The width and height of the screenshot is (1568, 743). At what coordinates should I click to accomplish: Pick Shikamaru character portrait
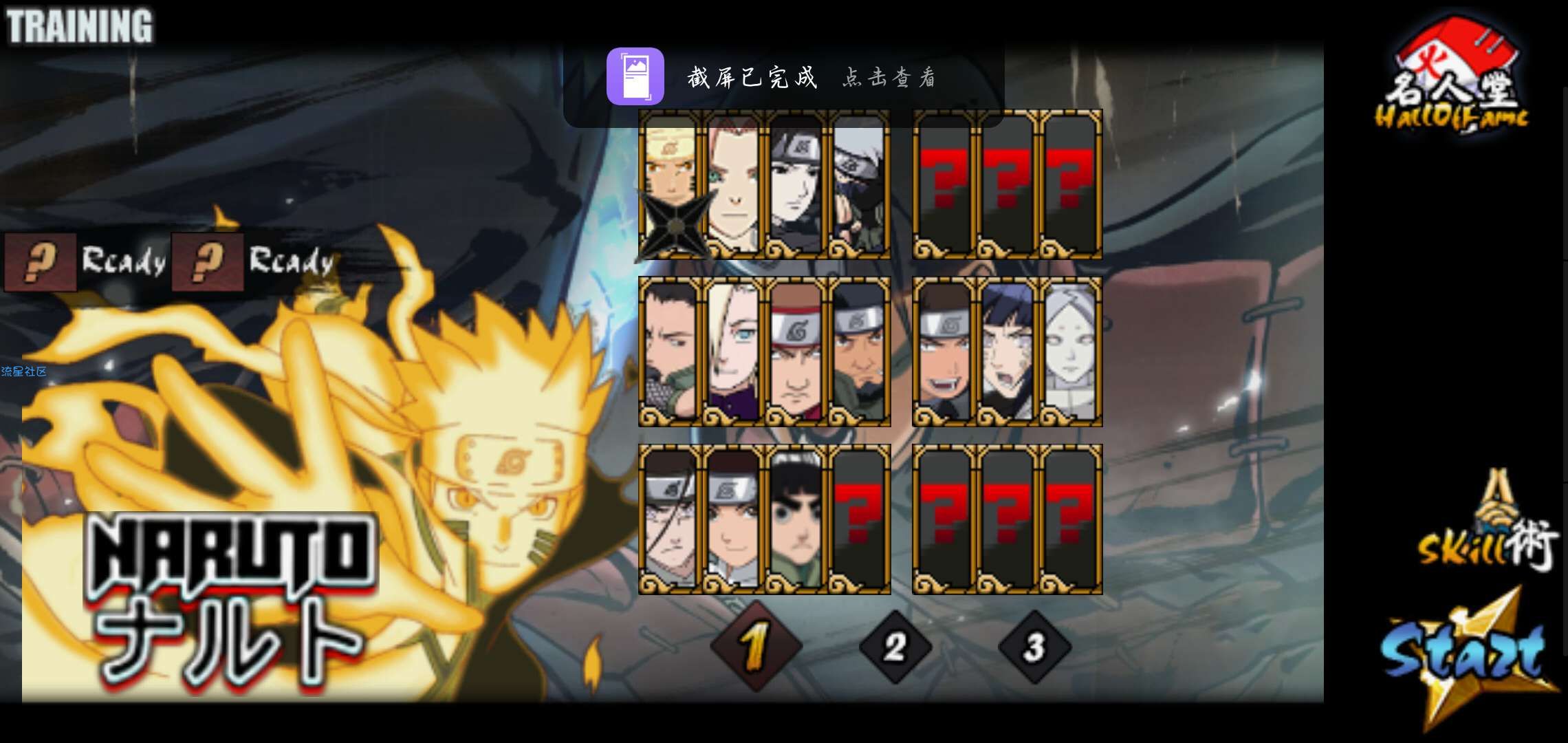(671, 352)
